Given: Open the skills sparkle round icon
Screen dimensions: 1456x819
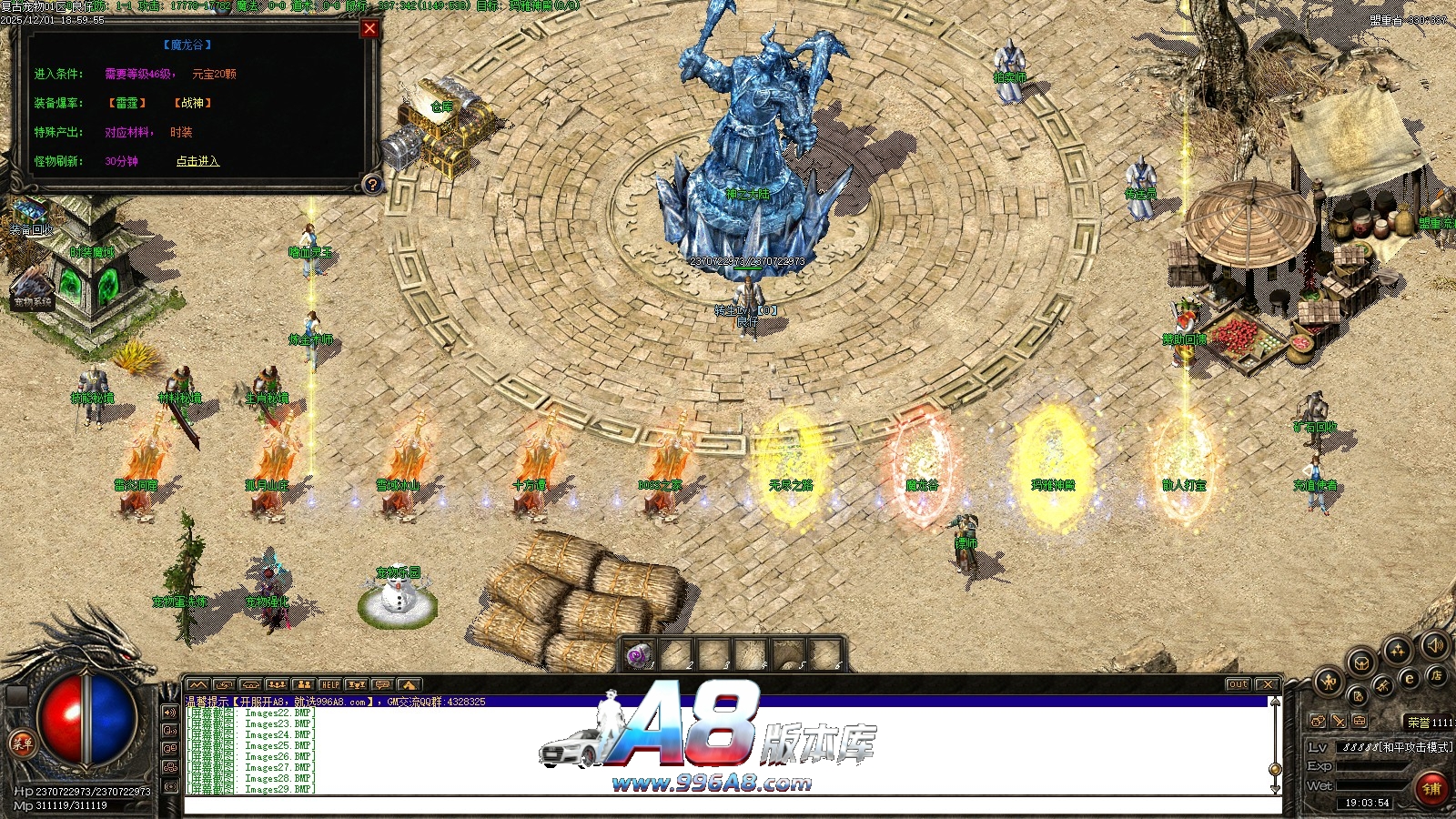Looking at the screenshot, I should [x=1397, y=651].
